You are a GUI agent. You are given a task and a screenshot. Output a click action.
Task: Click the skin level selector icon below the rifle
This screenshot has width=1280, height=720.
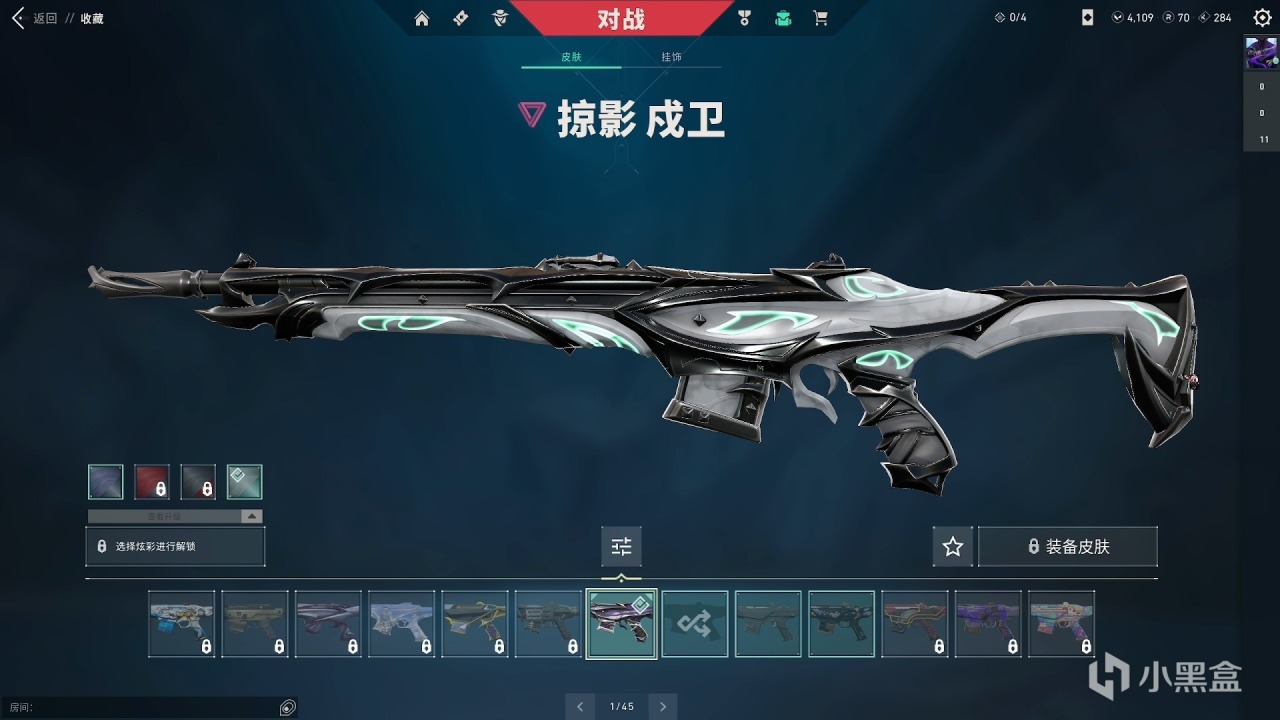click(x=621, y=546)
